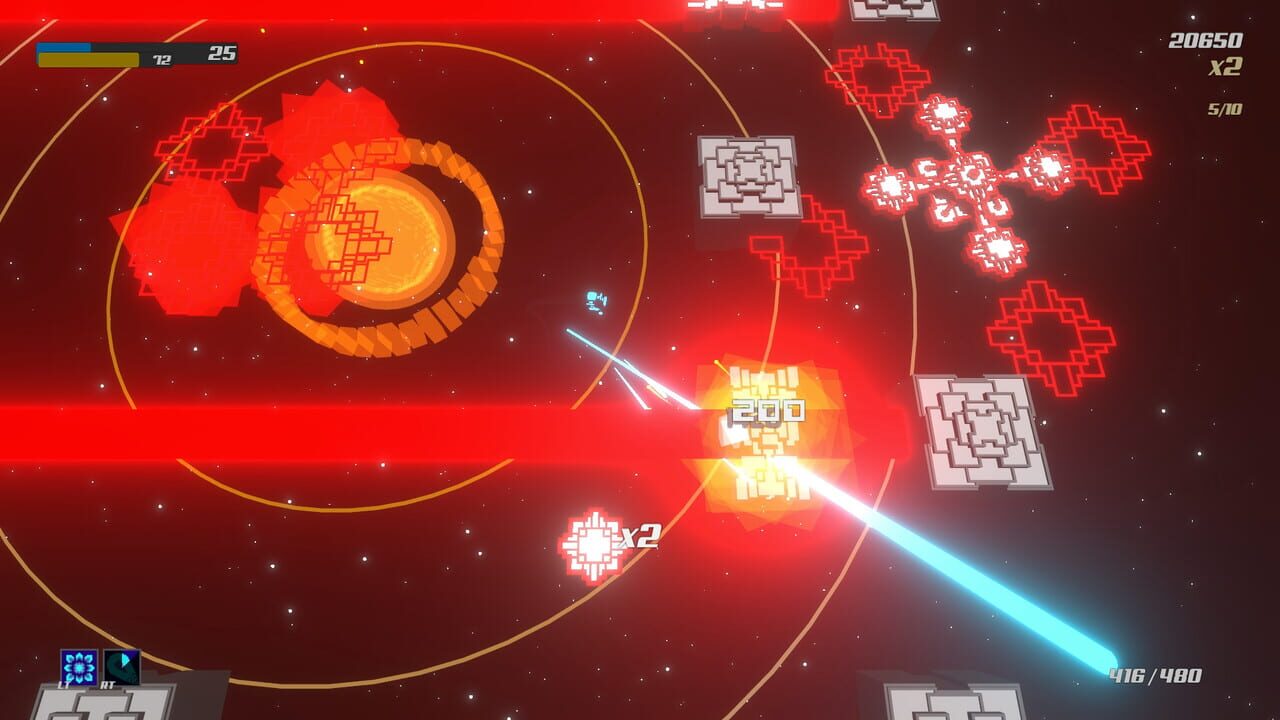This screenshot has width=1280, height=720.
Task: Click the yellow health bar slider
Action: [x=90, y=58]
